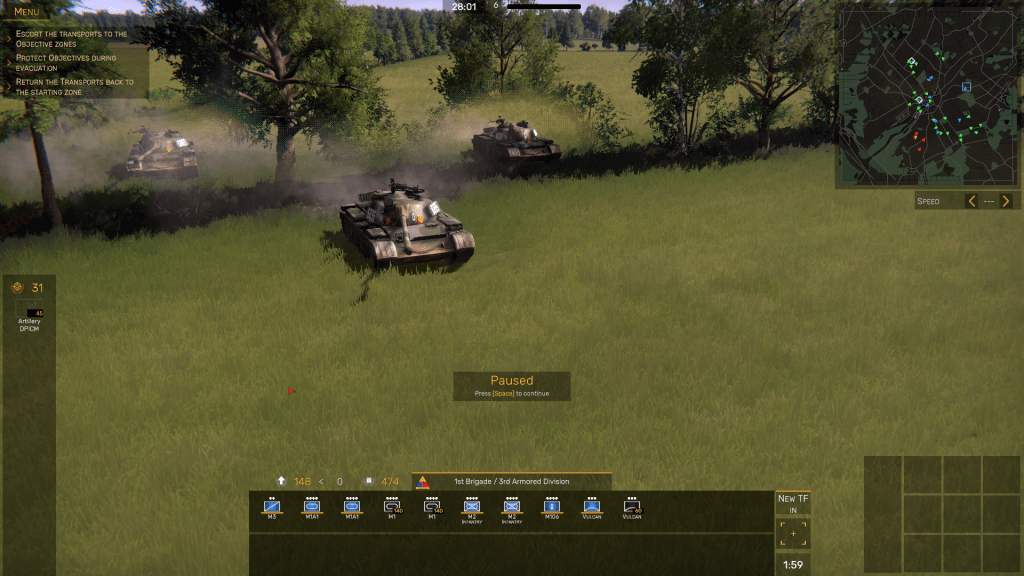Select the 'Protect Objectives during evacuation' entry
Viewport: 1024px width, 576px height.
click(66, 63)
